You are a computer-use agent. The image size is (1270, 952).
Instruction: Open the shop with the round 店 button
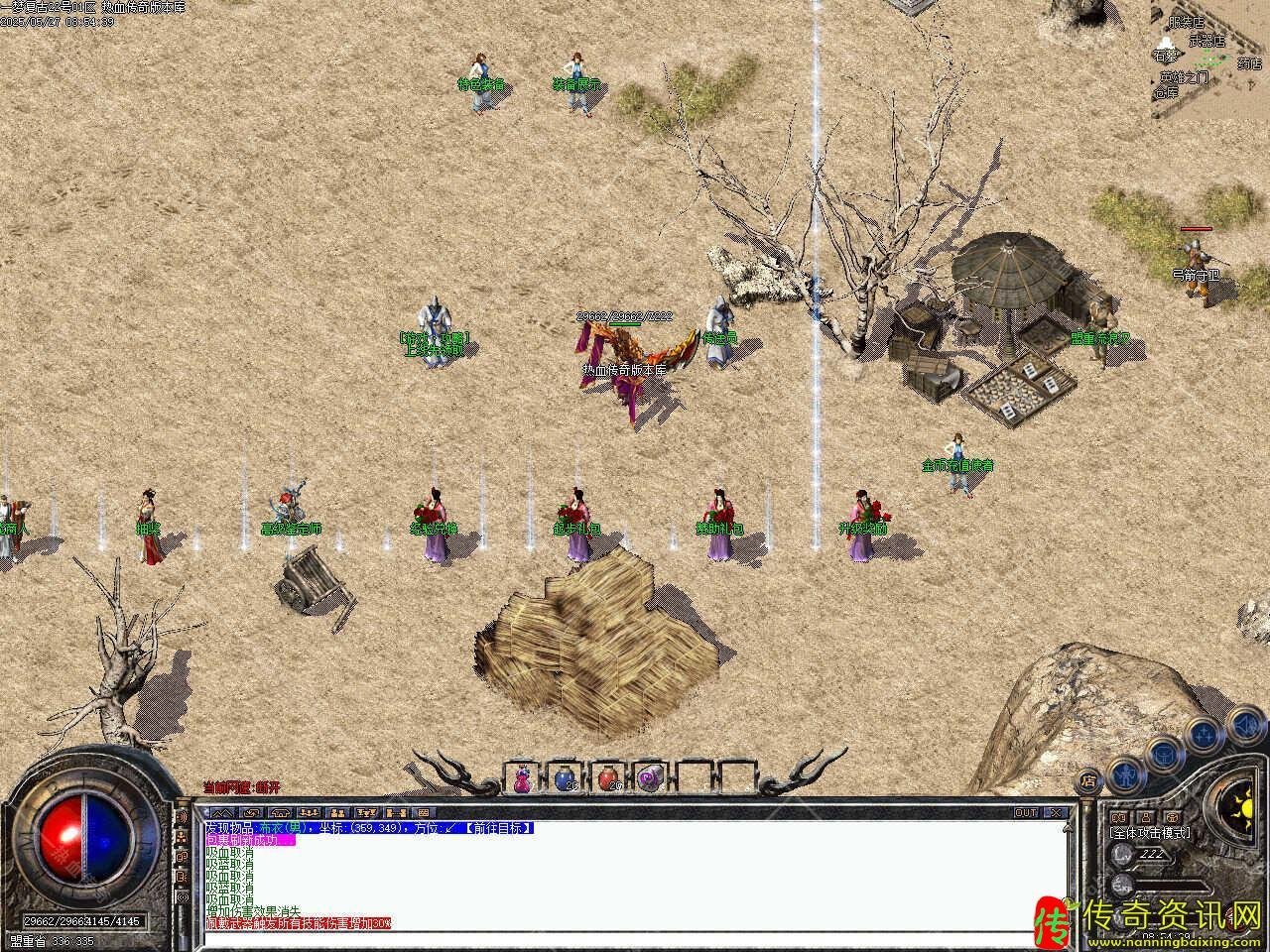click(1088, 779)
